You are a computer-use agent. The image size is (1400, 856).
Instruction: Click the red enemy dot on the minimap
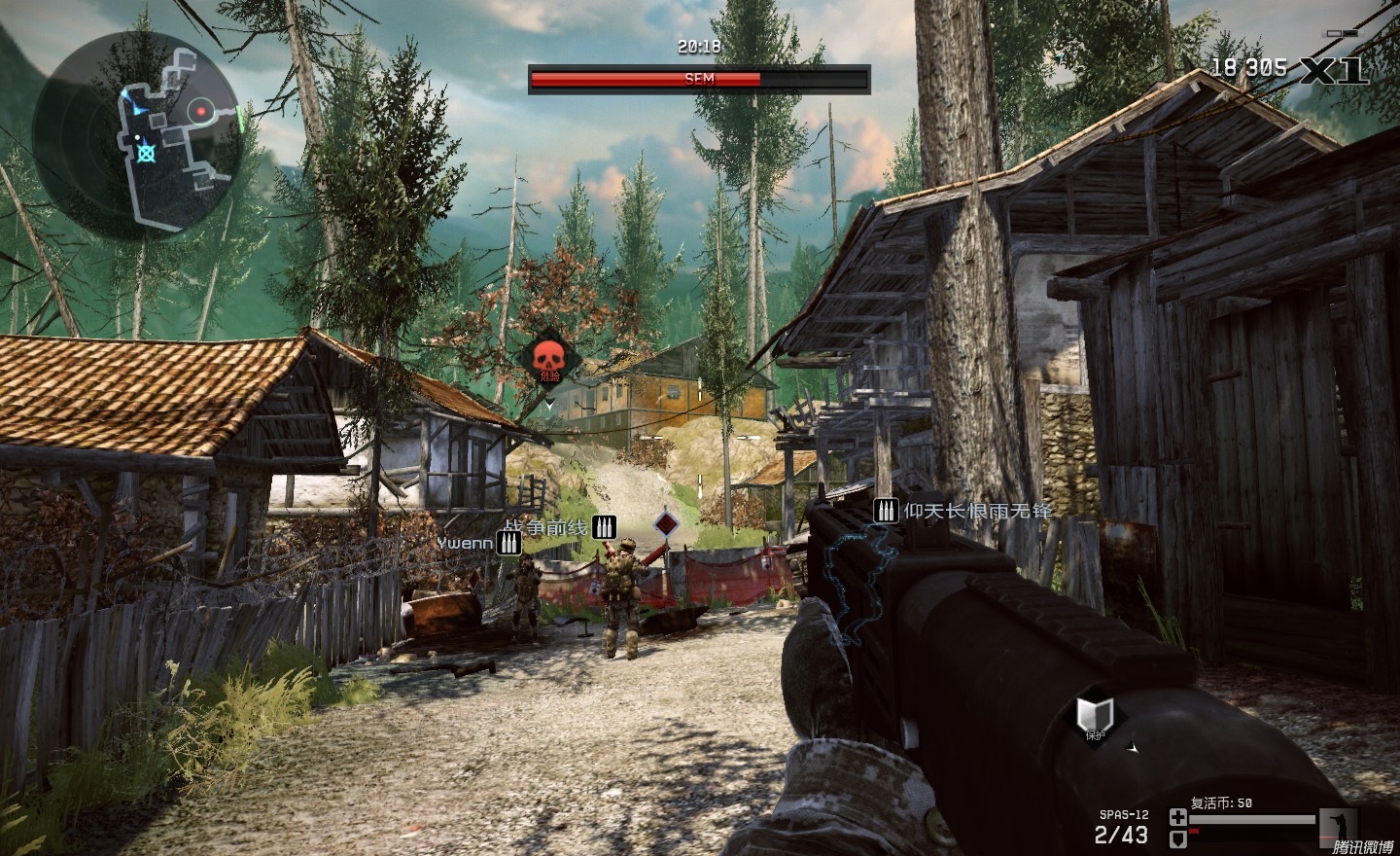pyautogui.click(x=201, y=112)
